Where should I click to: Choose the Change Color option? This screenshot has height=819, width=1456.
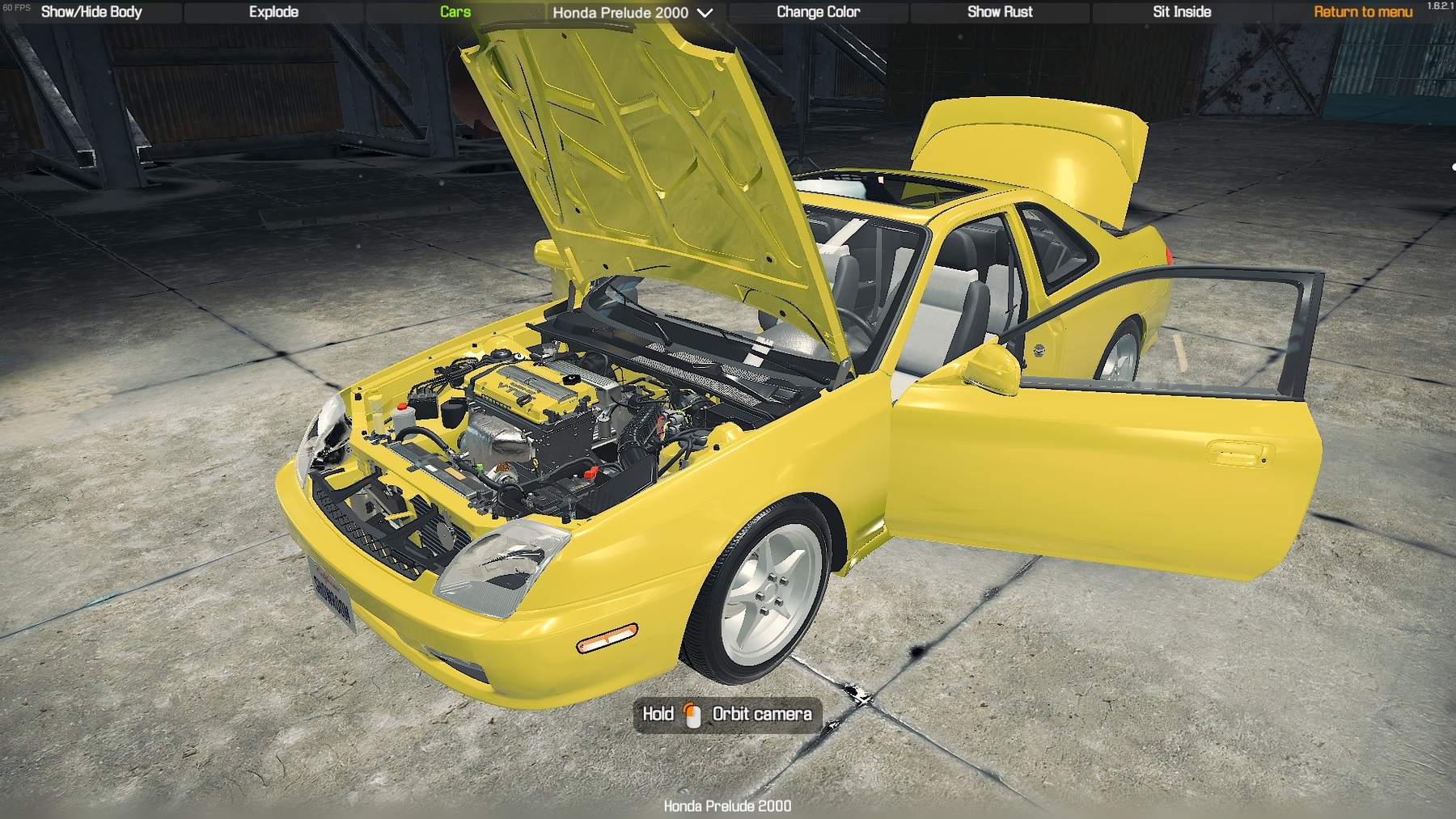point(818,12)
